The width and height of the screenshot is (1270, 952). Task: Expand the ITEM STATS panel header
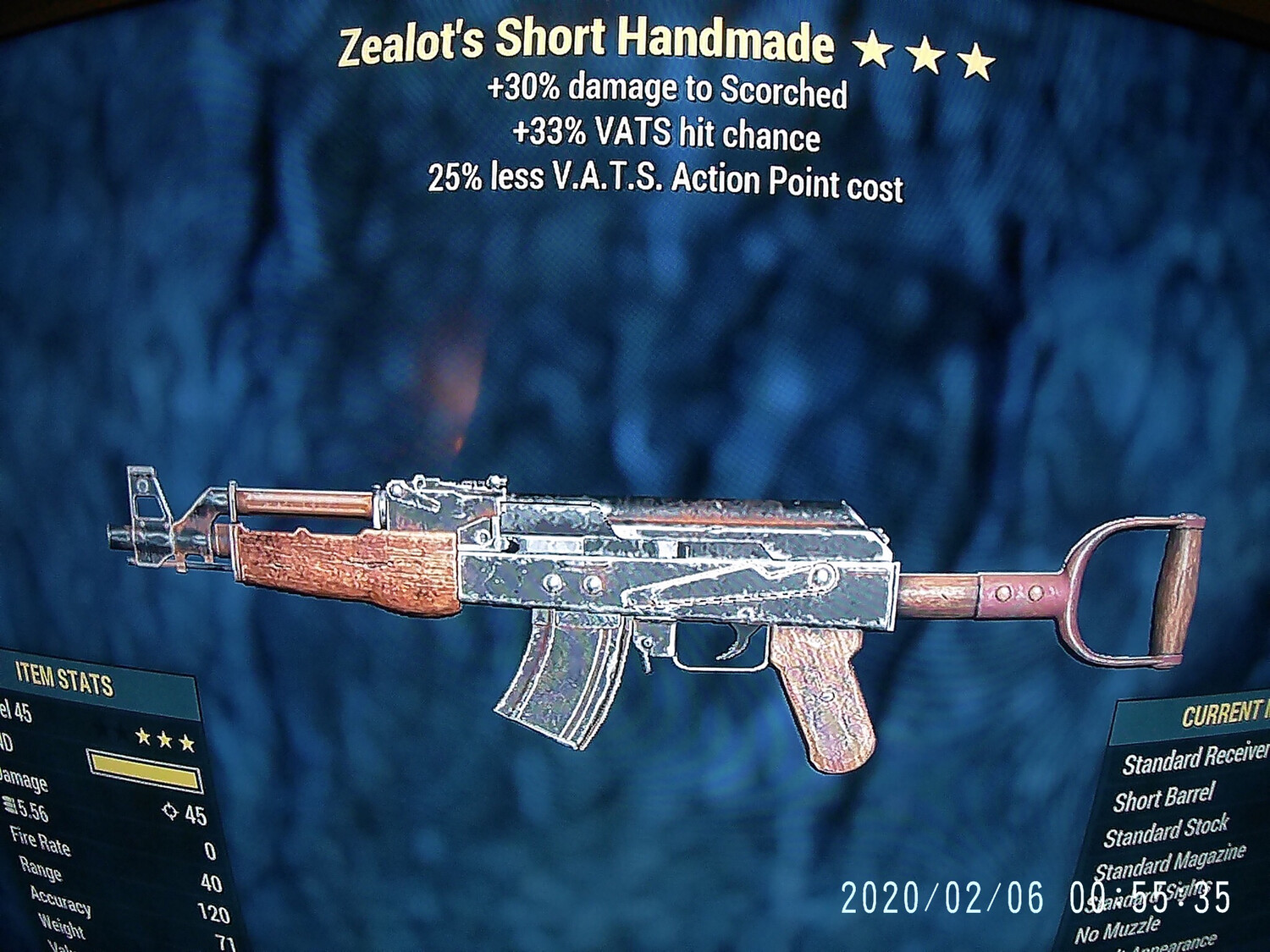[x=63, y=677]
